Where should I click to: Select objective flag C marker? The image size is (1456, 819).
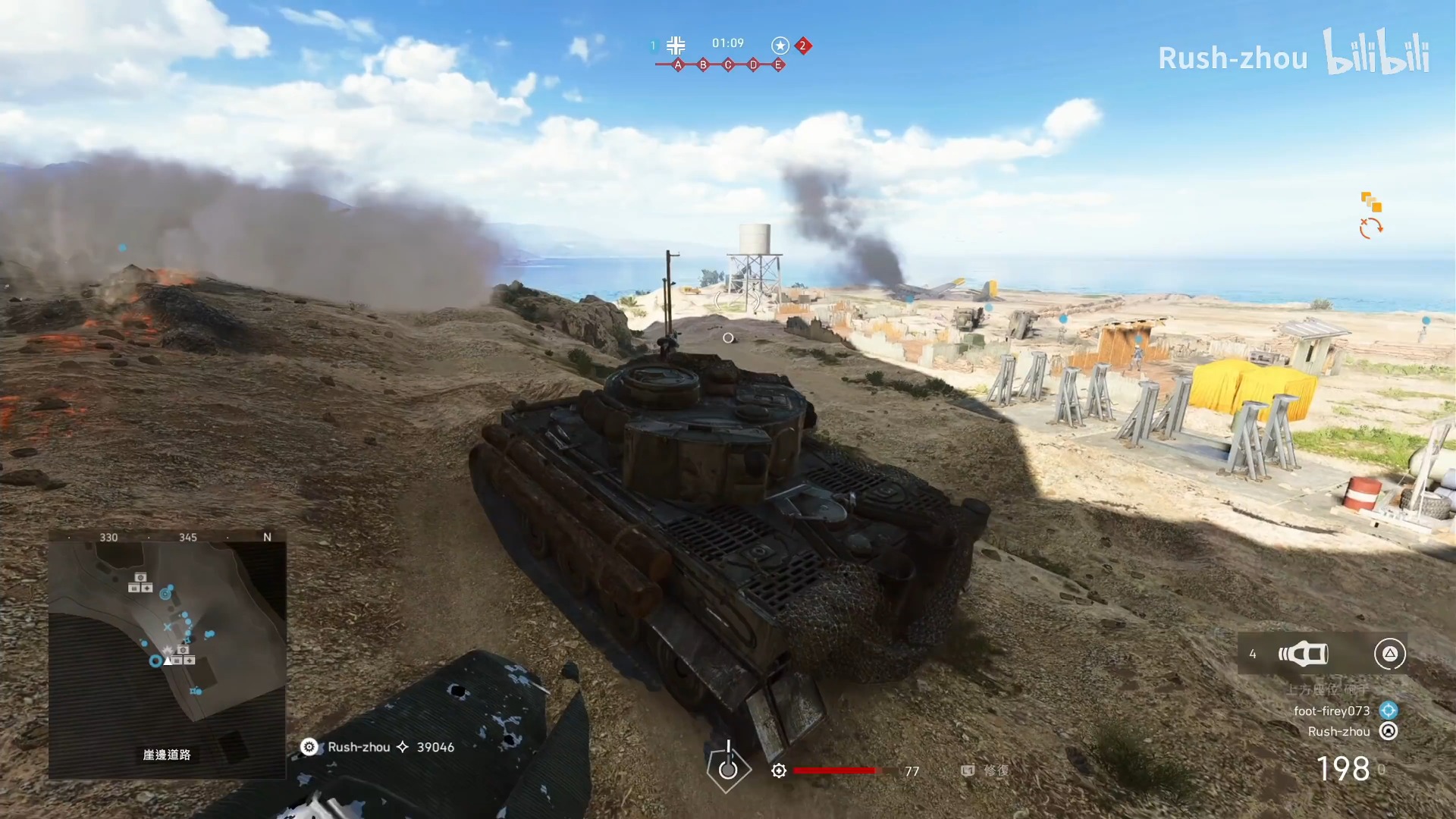click(x=728, y=65)
